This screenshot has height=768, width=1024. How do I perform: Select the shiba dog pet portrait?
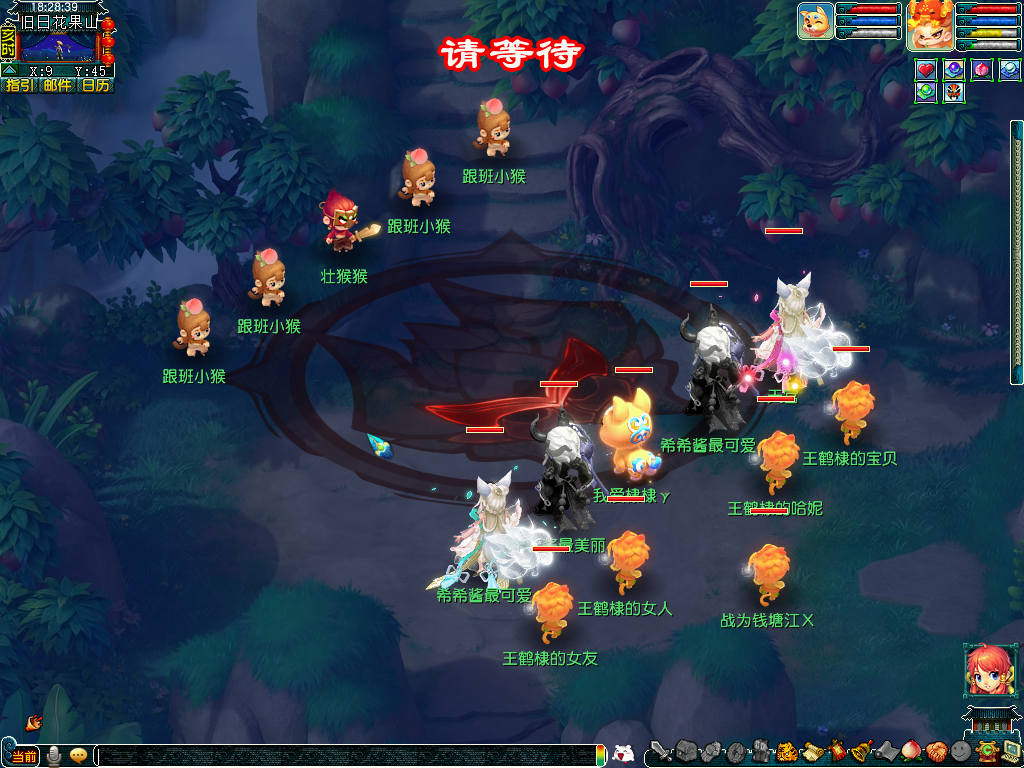click(x=816, y=21)
